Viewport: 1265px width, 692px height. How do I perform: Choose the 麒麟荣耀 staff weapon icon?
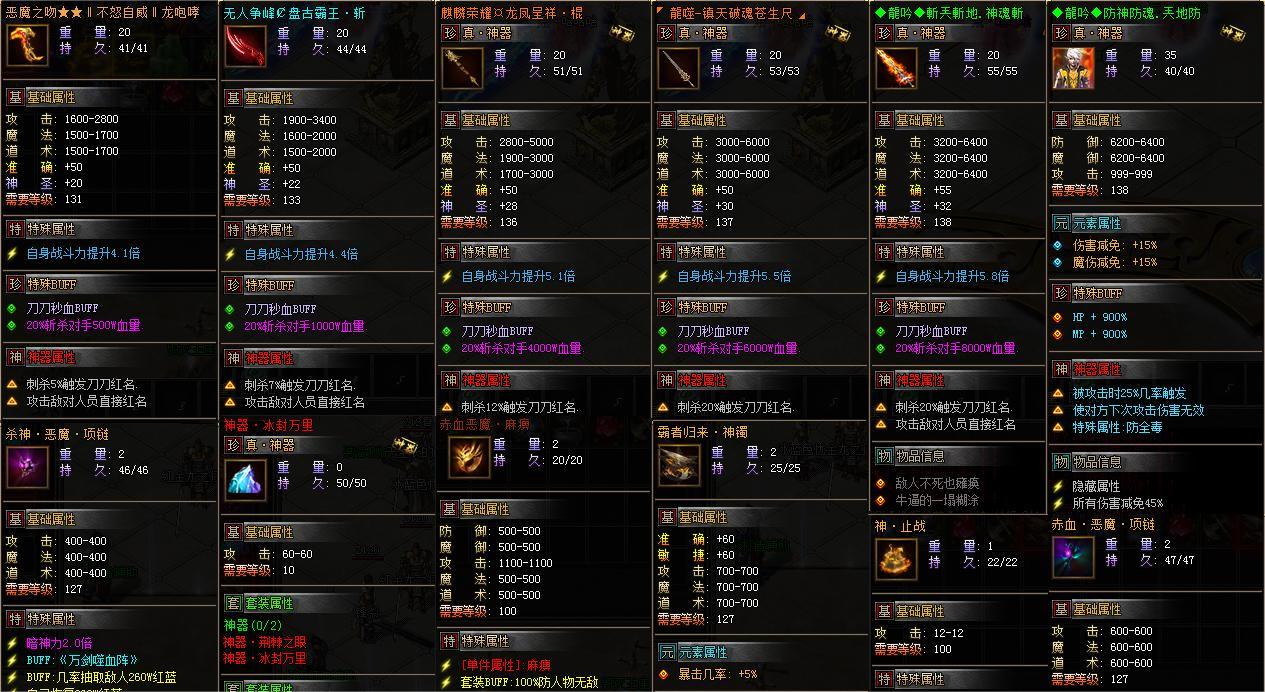point(462,68)
